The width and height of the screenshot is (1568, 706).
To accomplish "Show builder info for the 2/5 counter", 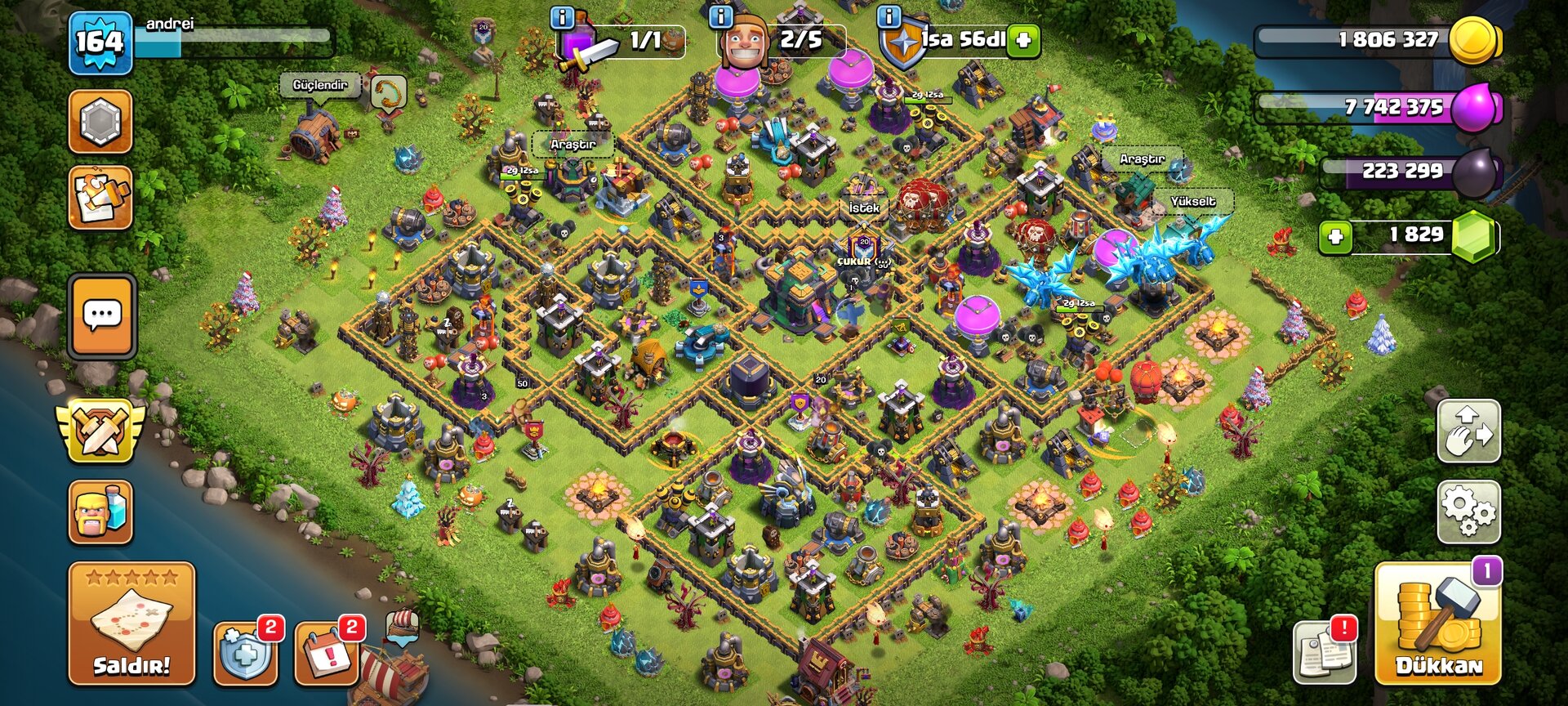I will point(721,17).
